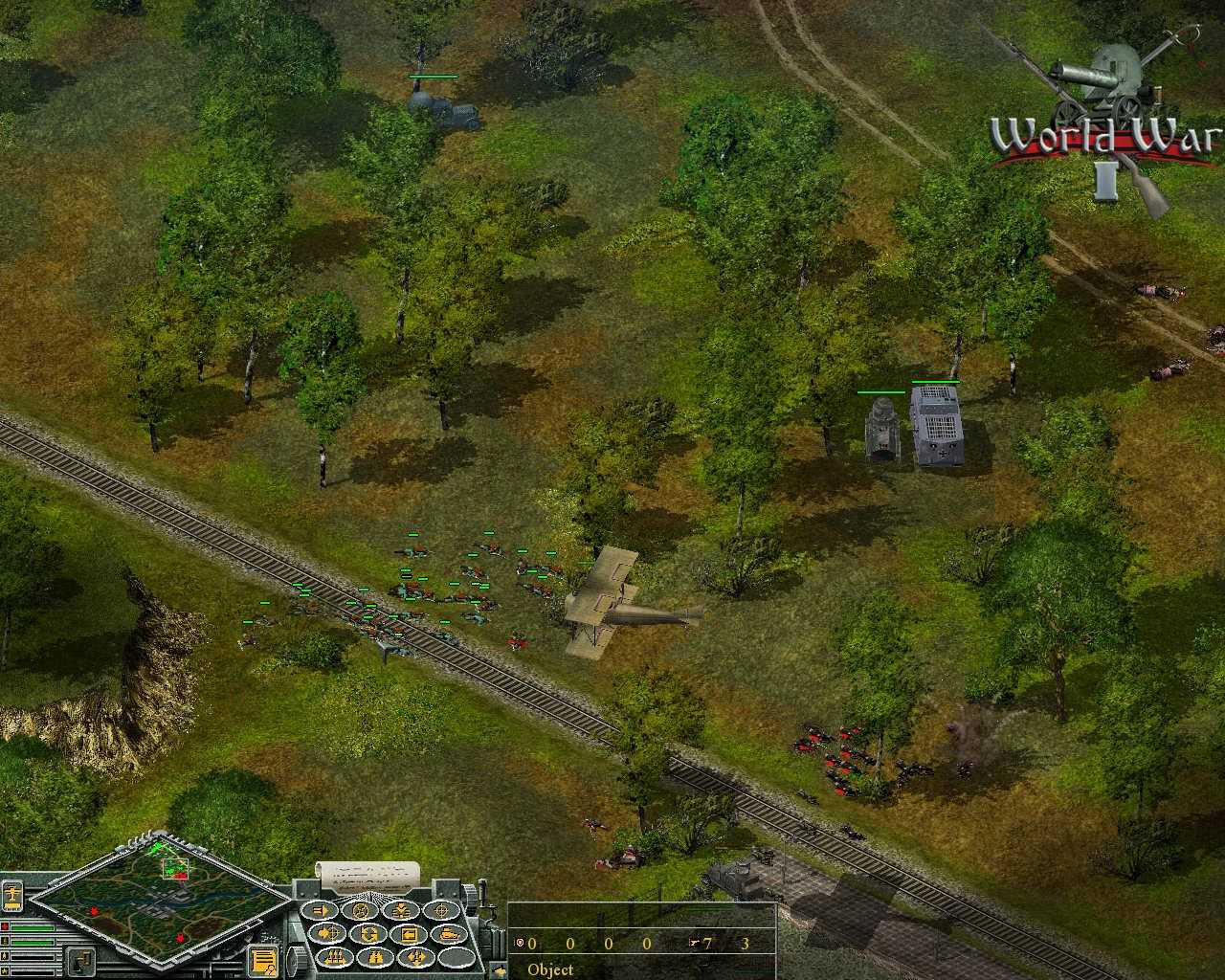Click the airplane support icon on the left panel

click(11, 895)
